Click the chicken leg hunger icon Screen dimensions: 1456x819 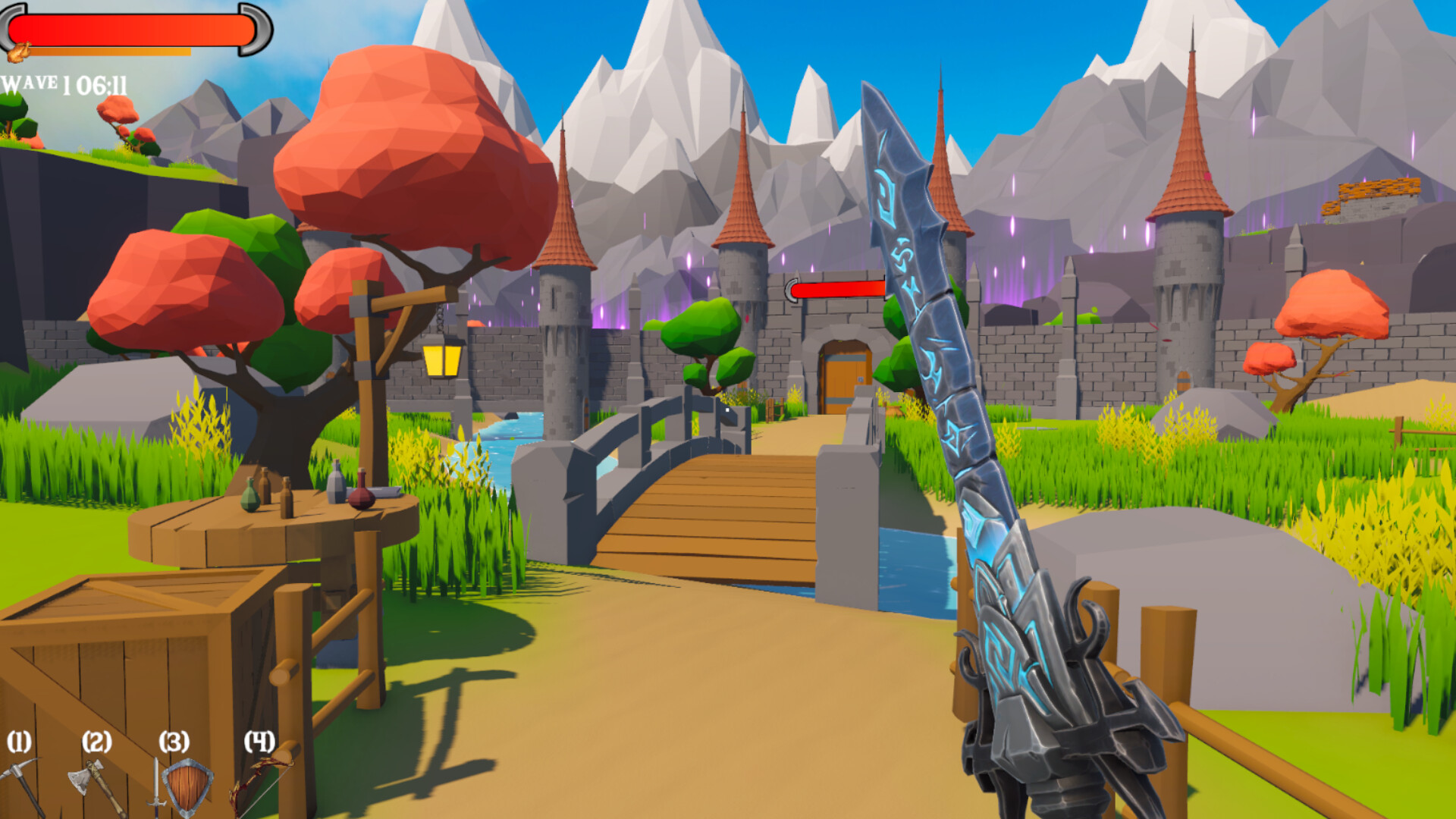coord(19,50)
